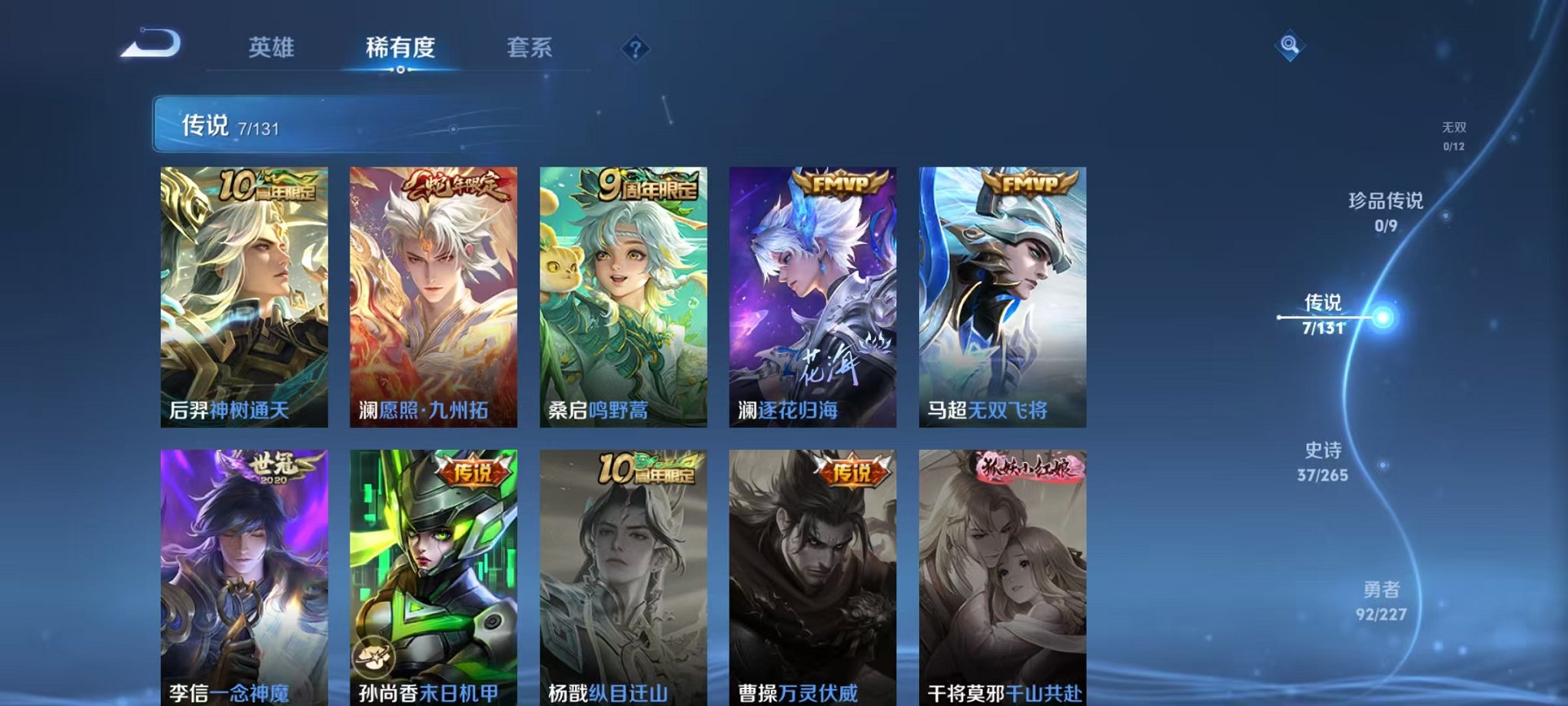Click the flower emblem on 孙尚香 thumbnail
1568x706 pixels.
pos(372,654)
